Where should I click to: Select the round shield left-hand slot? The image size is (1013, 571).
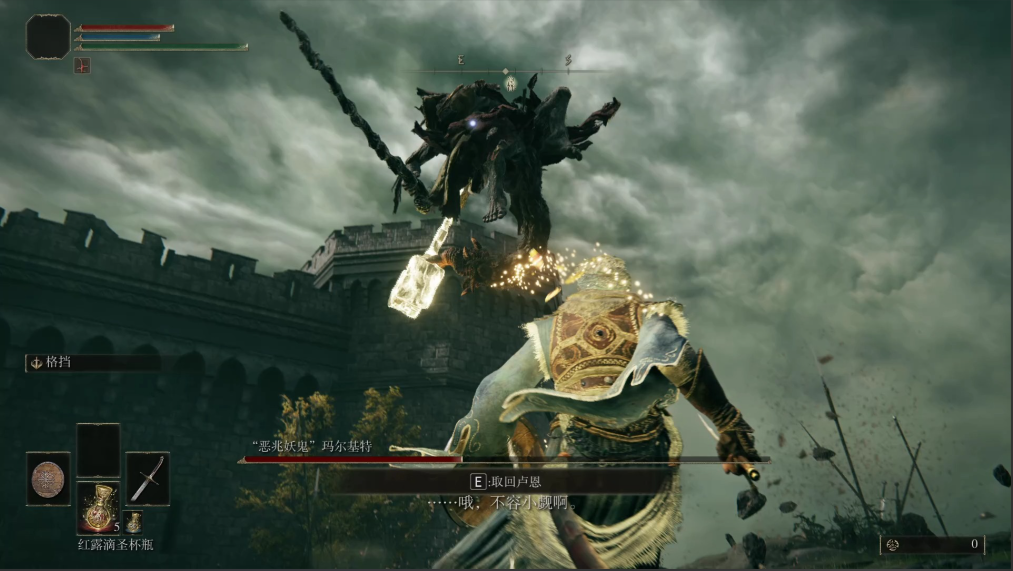[48, 478]
